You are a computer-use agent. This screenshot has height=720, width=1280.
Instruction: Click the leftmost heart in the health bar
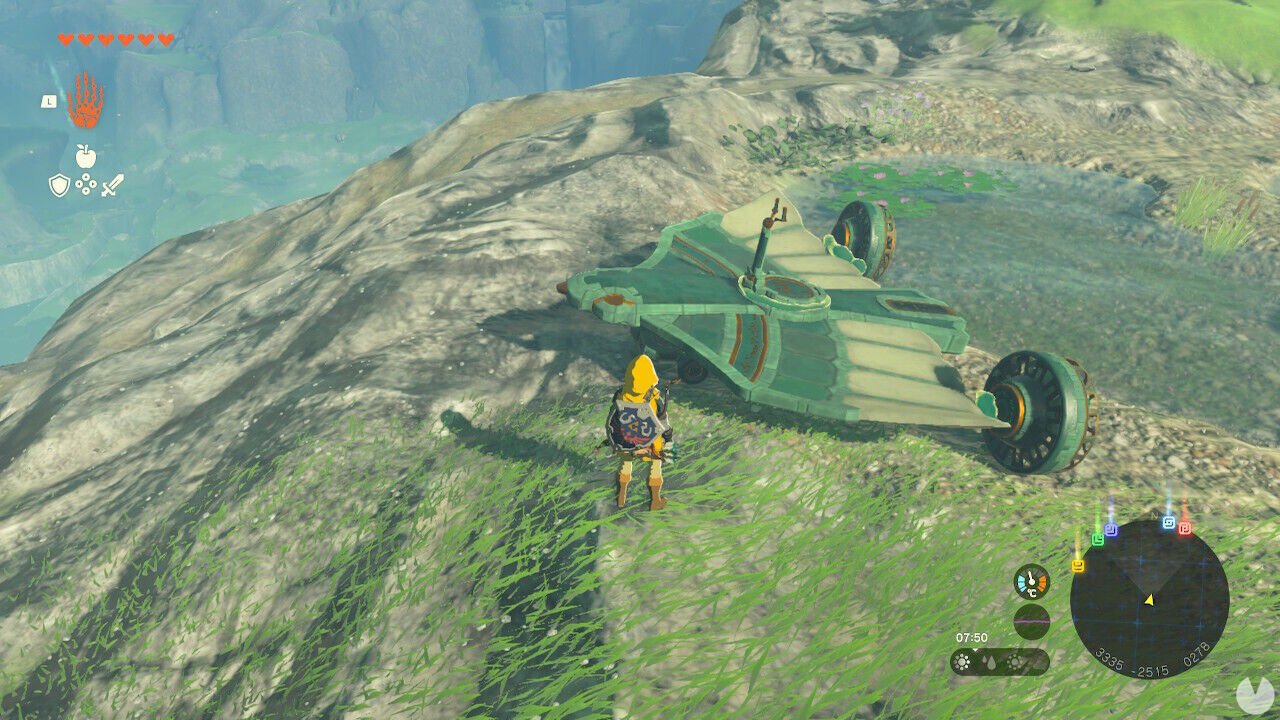pyautogui.click(x=66, y=39)
